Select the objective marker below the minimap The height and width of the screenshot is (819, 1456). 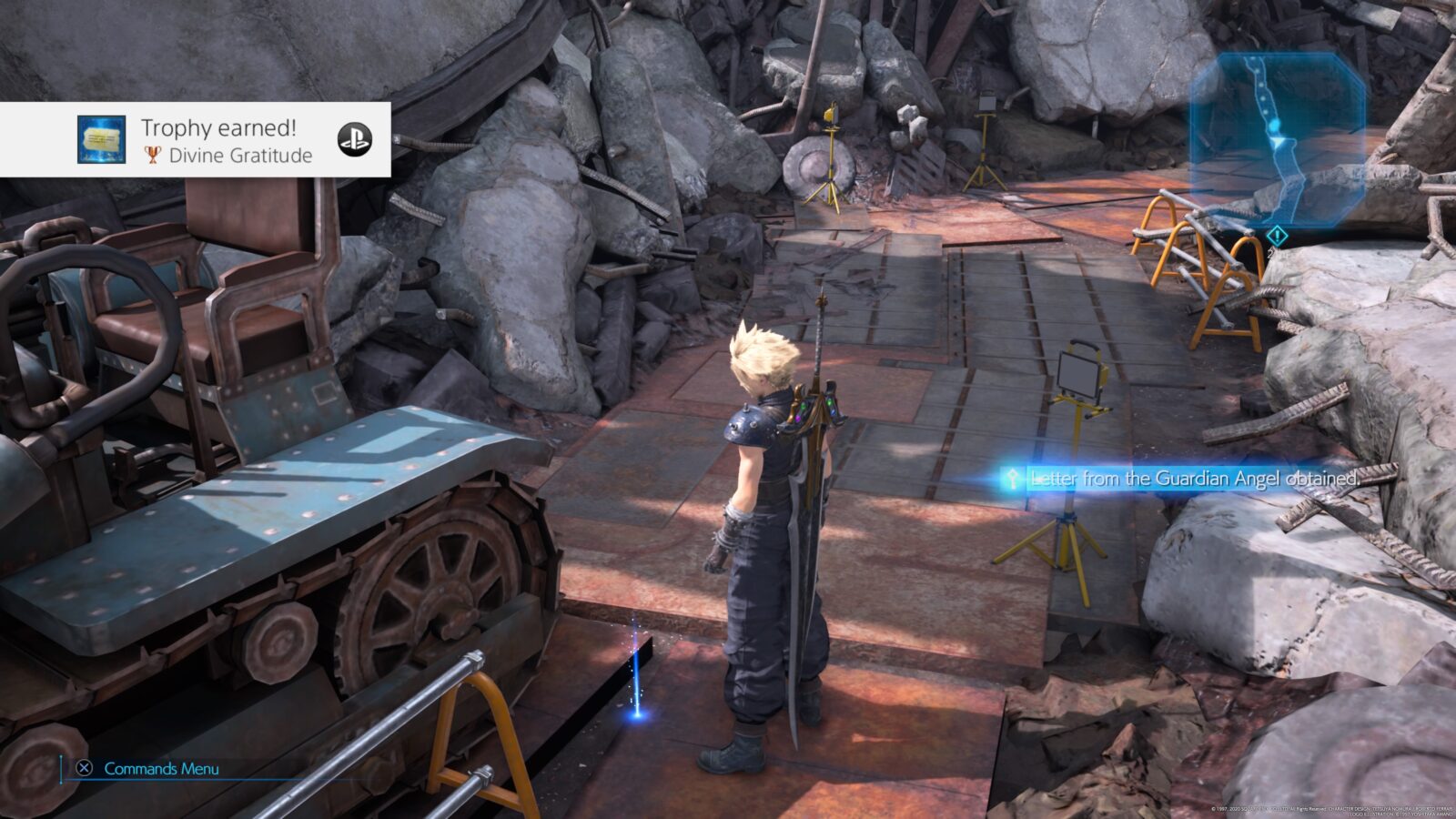click(1277, 237)
